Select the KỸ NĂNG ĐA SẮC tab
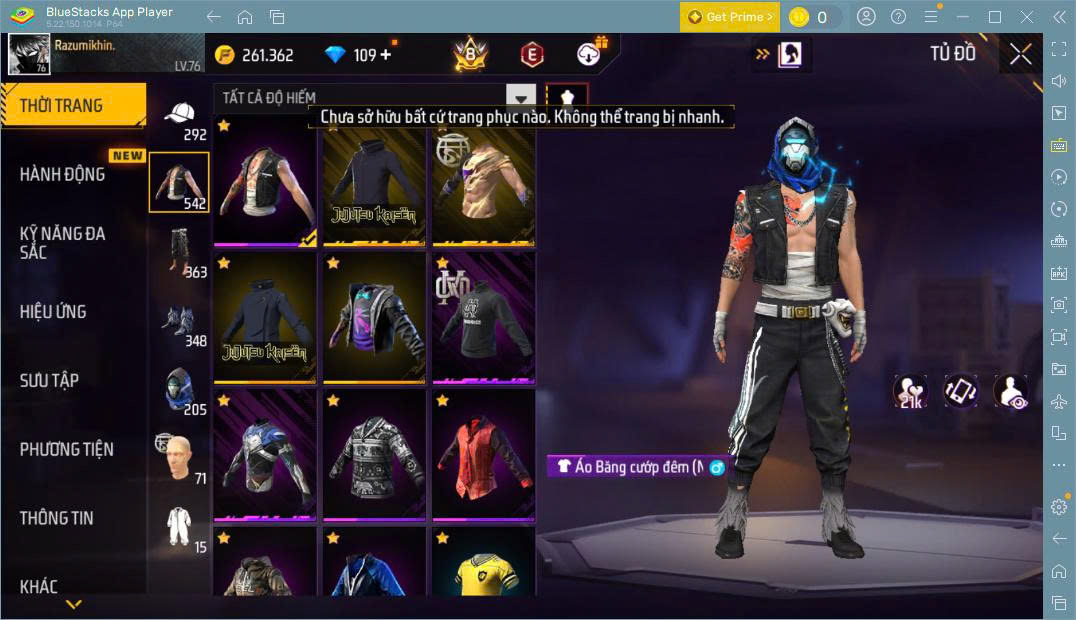 (x=62, y=242)
